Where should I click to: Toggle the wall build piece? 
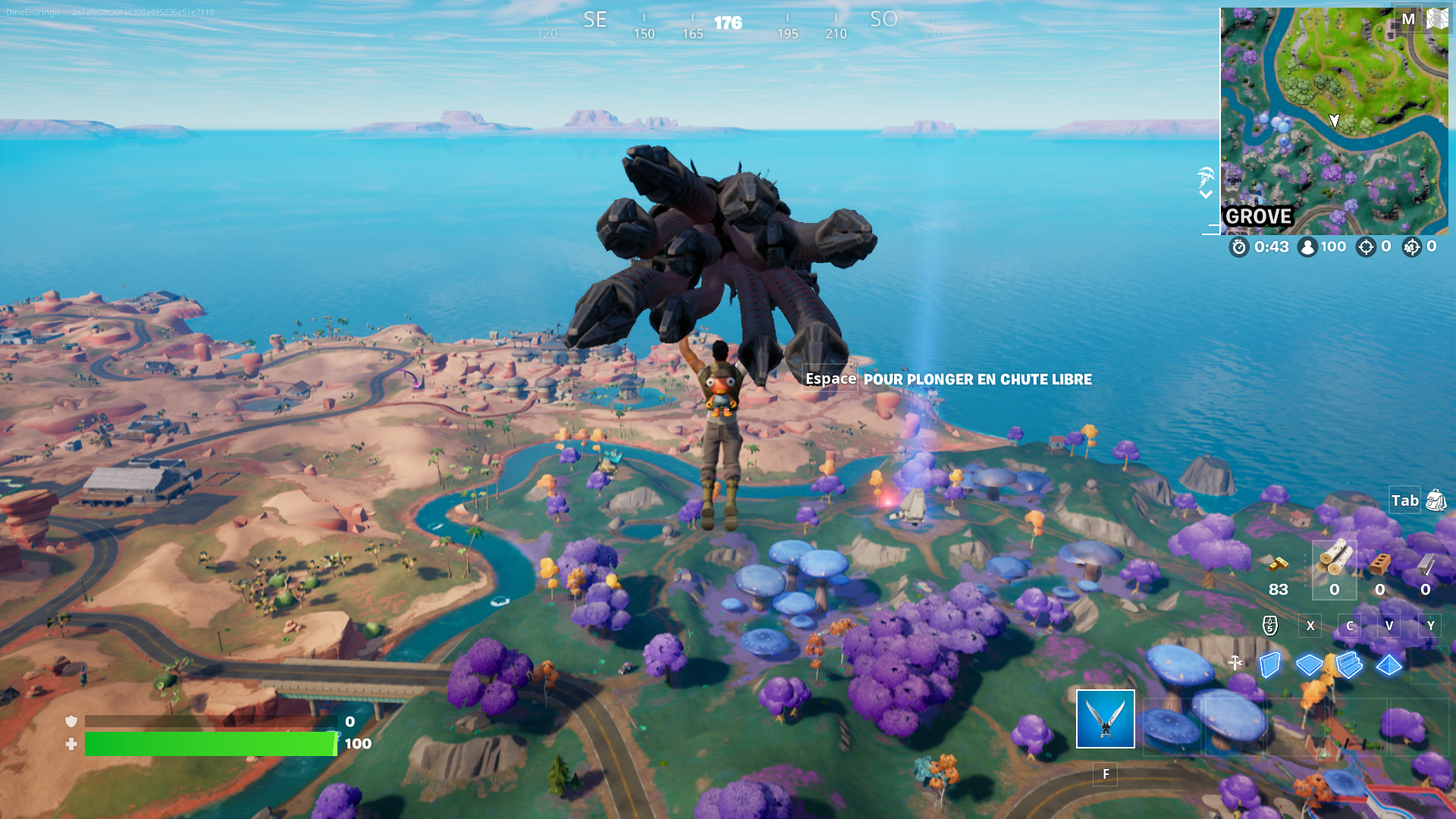coord(1270,664)
